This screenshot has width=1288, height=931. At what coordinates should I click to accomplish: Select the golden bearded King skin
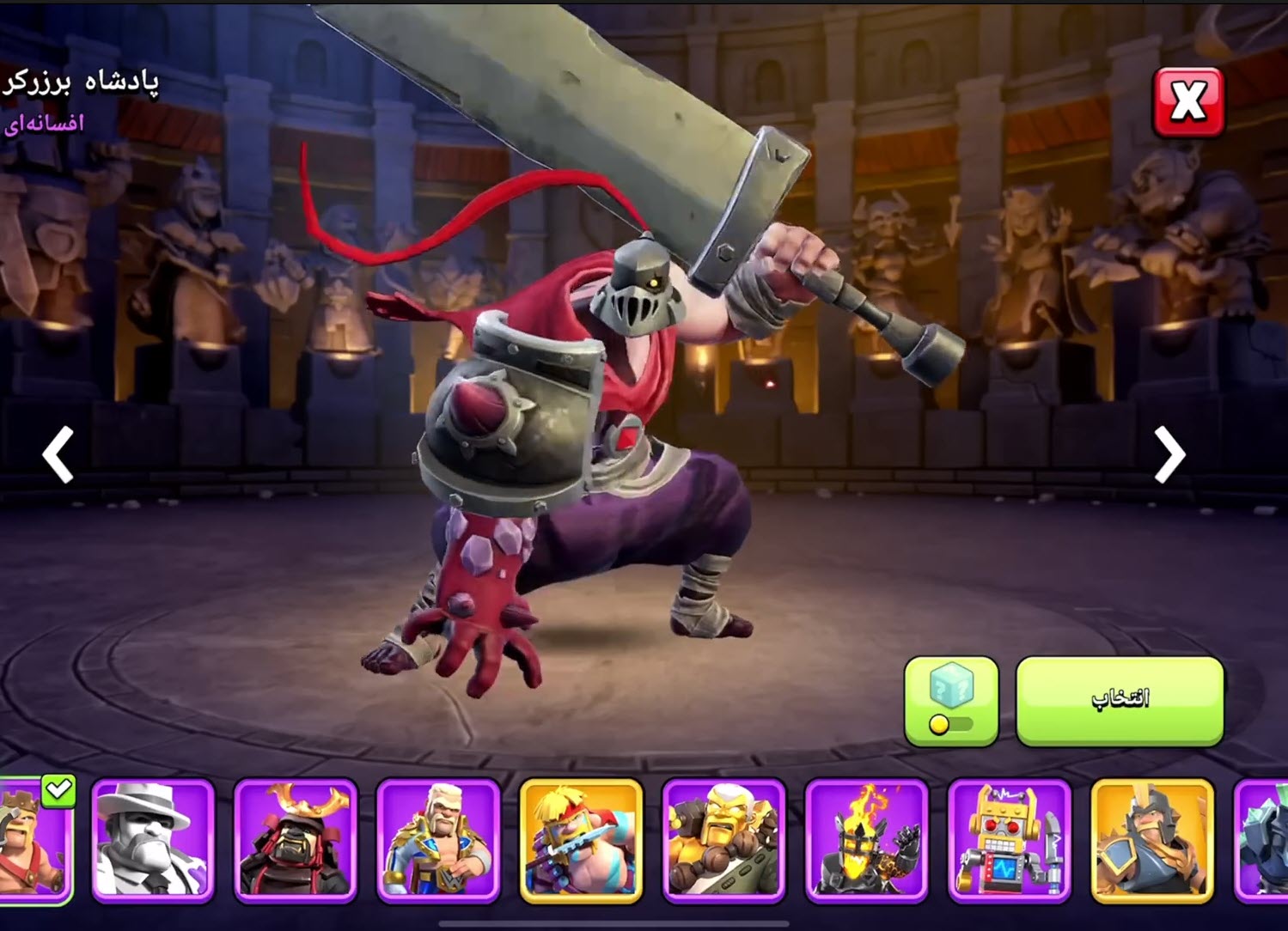(723, 840)
